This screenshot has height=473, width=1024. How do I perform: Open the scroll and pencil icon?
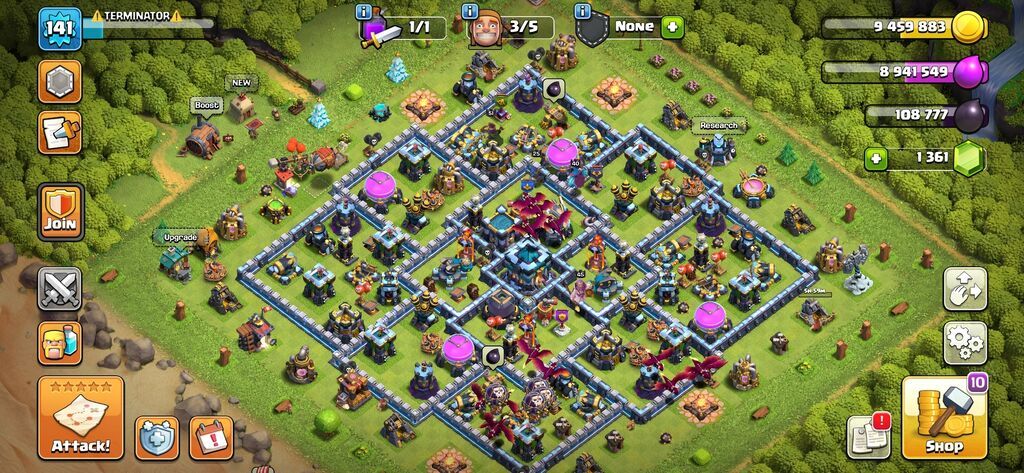pyautogui.click(x=60, y=132)
